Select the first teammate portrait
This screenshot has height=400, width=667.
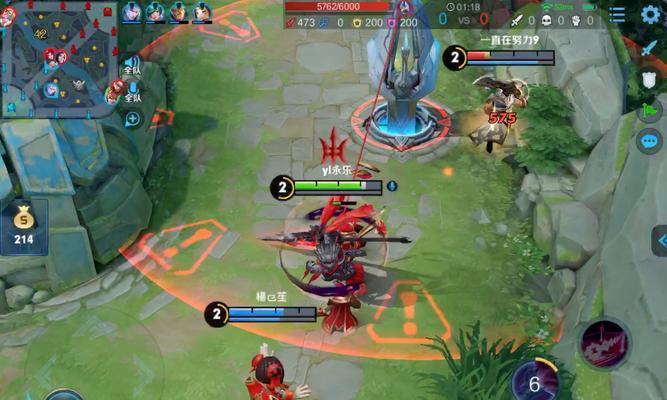[132, 12]
